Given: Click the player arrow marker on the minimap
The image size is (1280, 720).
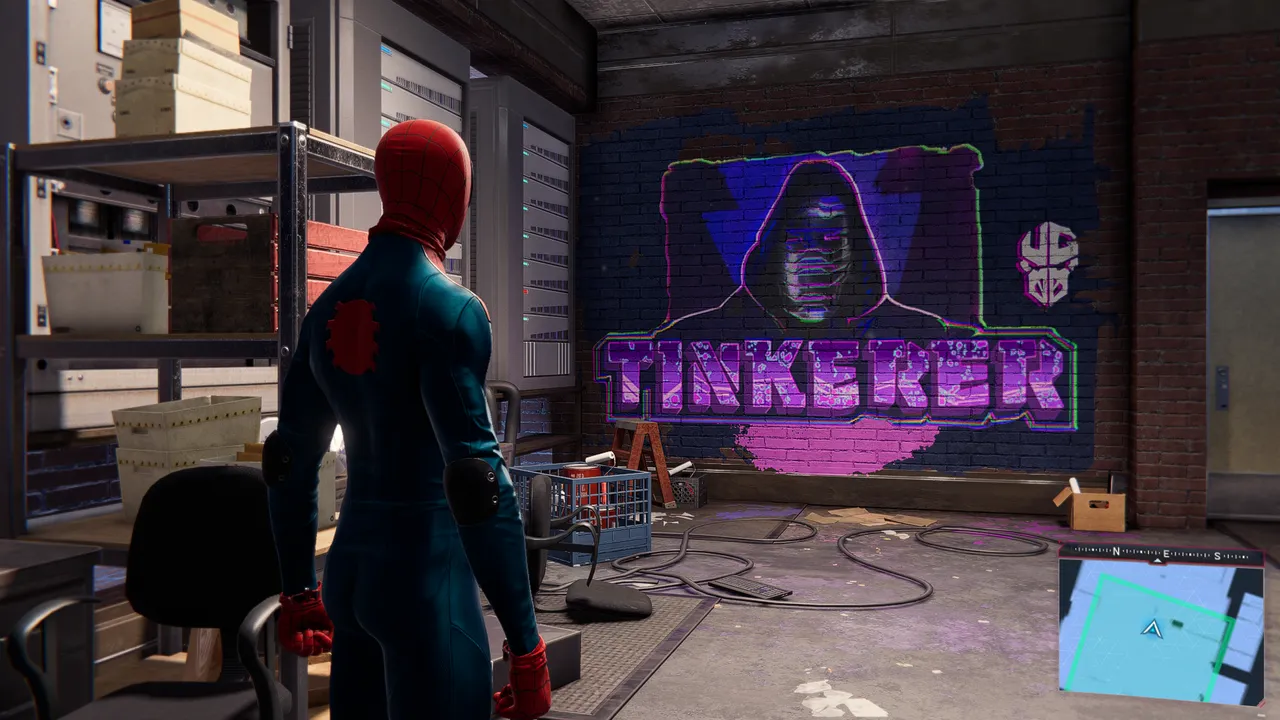Looking at the screenshot, I should pos(1152,629).
